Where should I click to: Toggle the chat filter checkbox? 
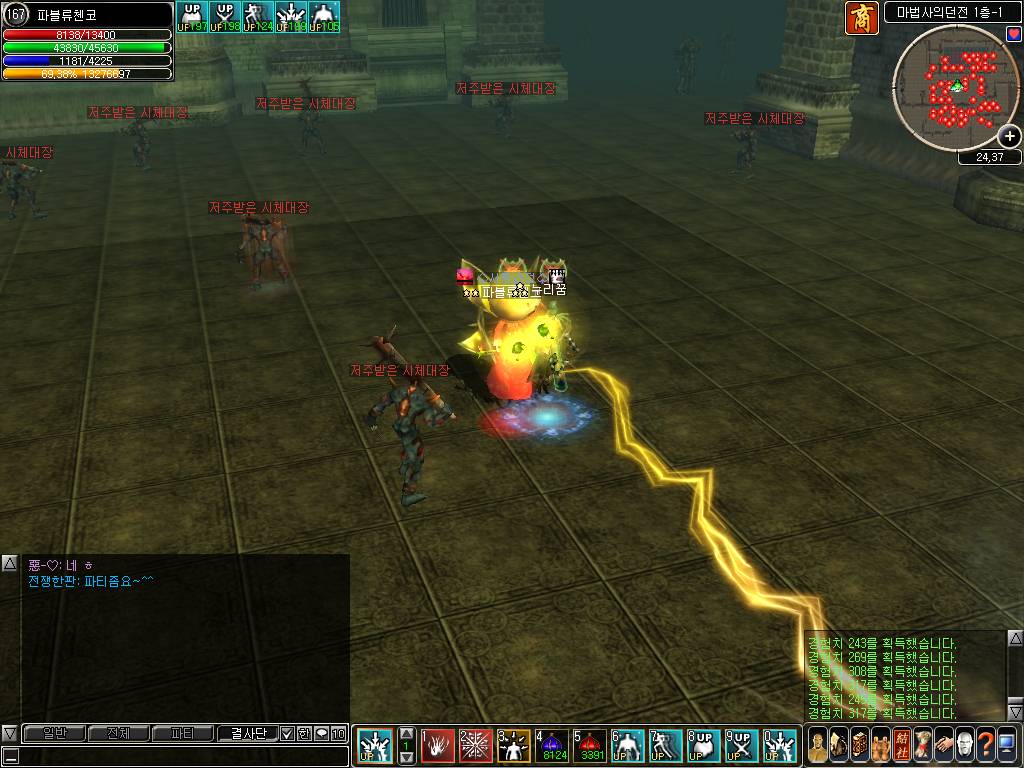tap(287, 733)
